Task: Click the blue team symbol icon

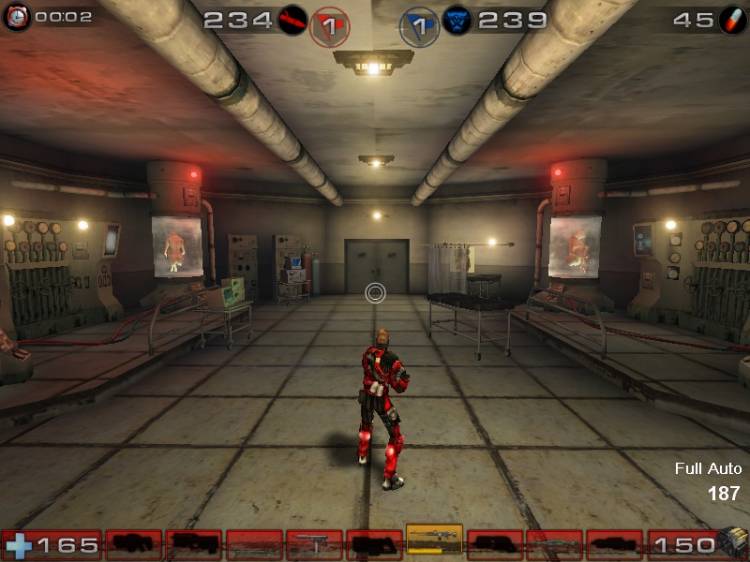Action: 458,19
